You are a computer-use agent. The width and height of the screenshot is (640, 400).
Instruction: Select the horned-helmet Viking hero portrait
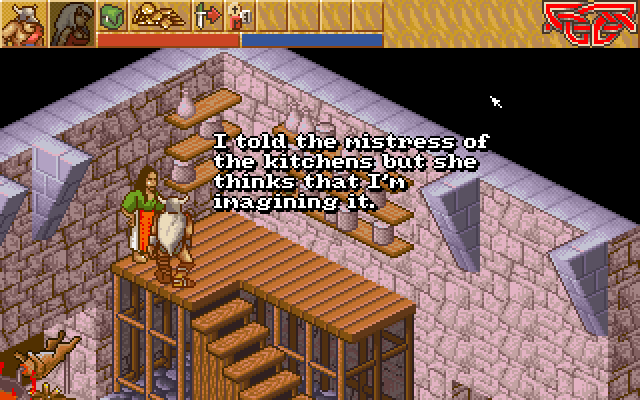(22, 24)
